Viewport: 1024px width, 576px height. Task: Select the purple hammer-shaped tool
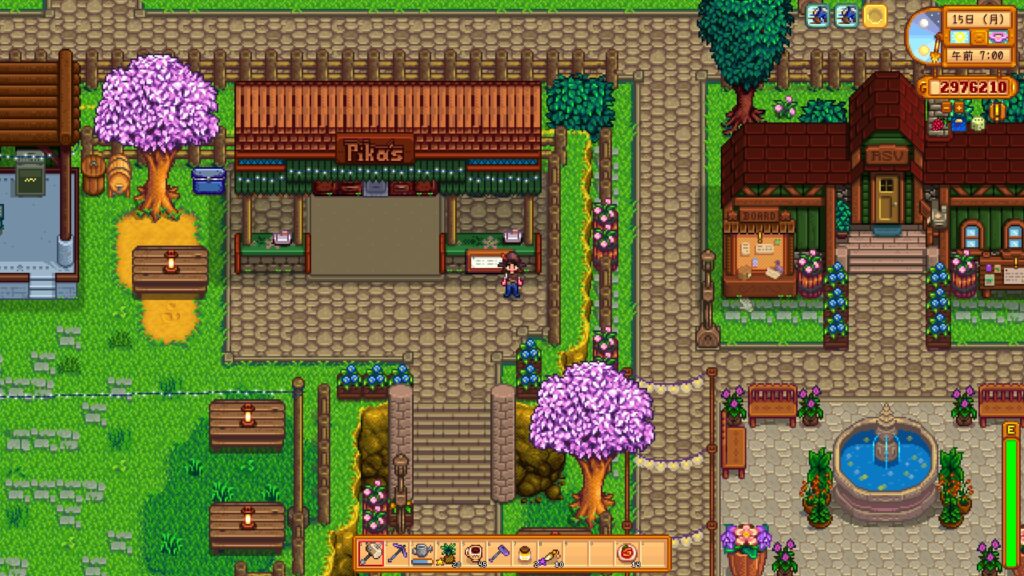pos(500,553)
